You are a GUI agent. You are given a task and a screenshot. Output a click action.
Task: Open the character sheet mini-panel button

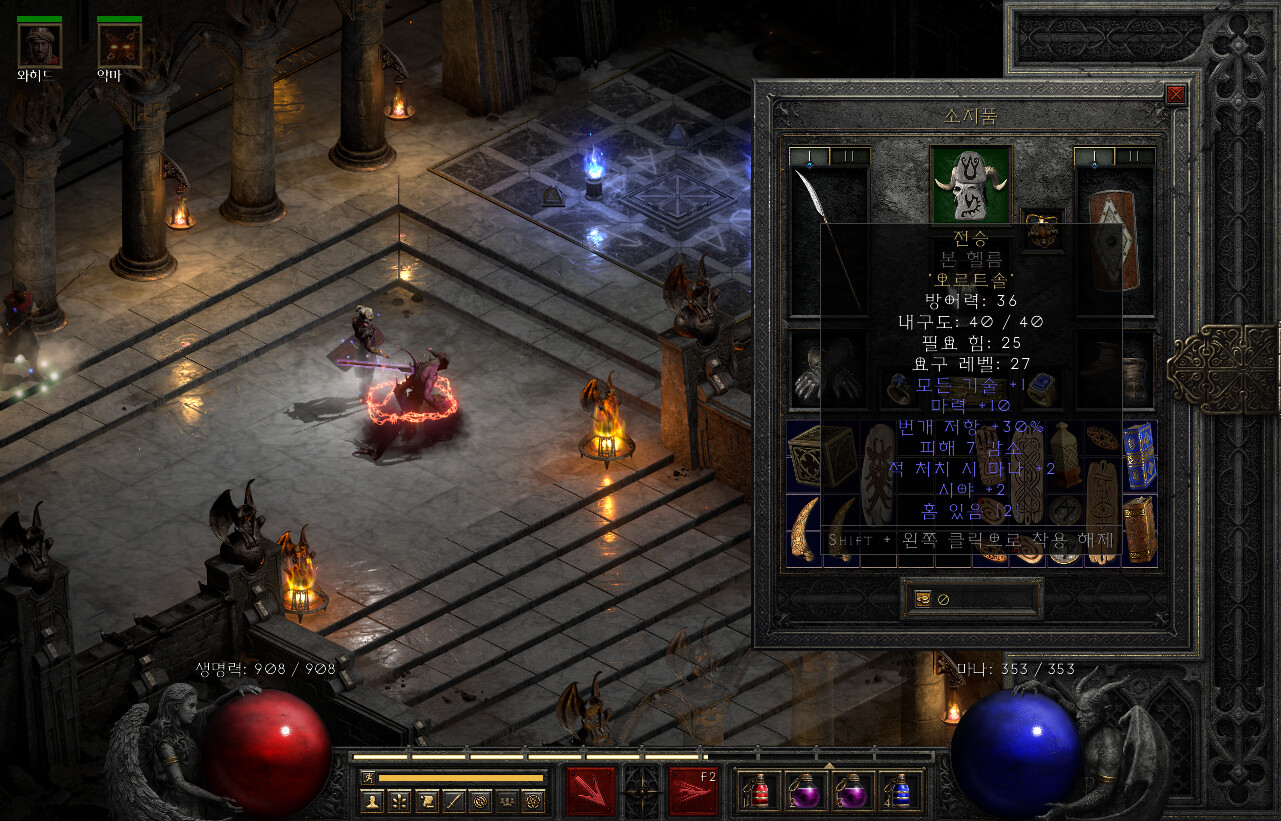coord(372,800)
